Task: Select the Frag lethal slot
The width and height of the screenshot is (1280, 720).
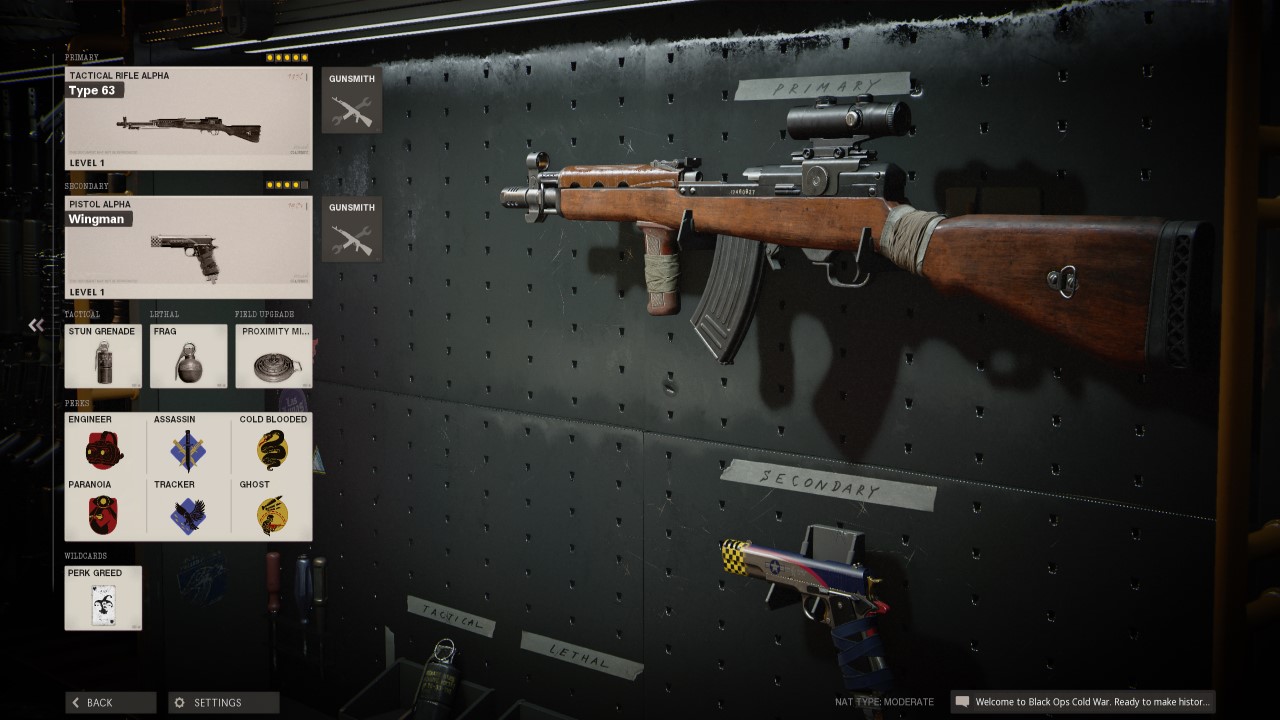Action: coord(188,356)
